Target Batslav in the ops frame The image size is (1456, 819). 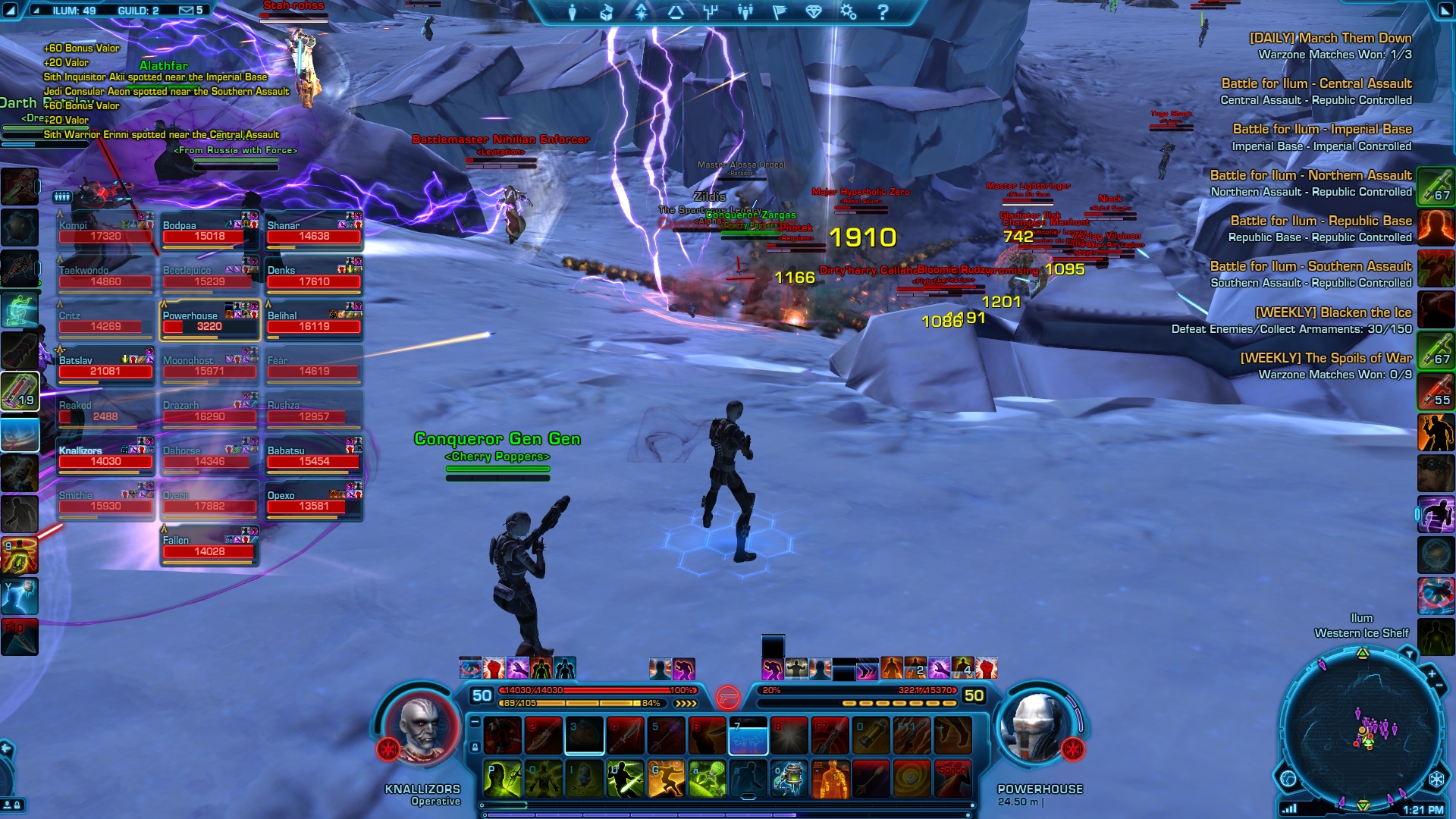tap(105, 366)
